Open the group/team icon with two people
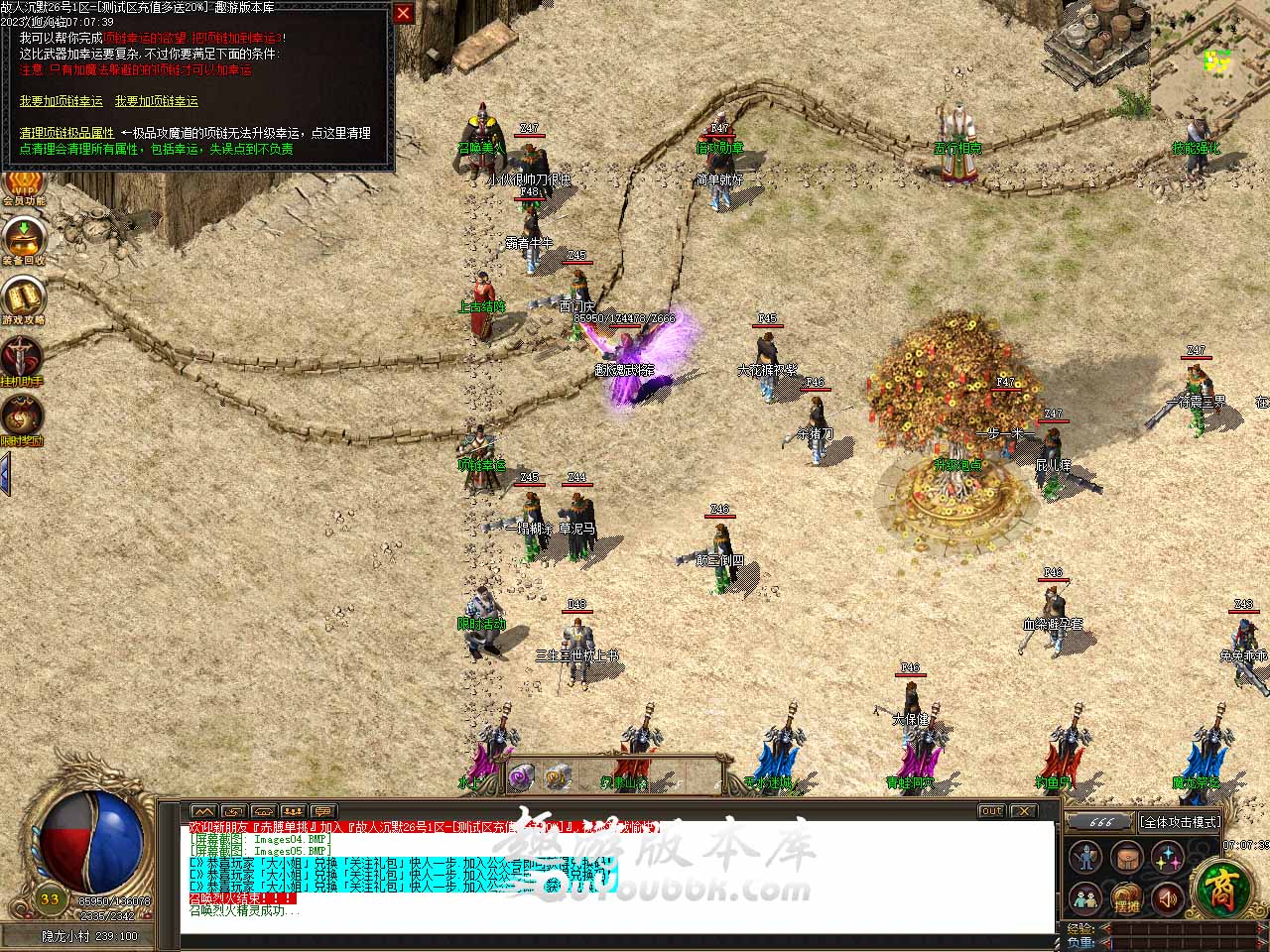This screenshot has height=952, width=1270. tap(1086, 898)
